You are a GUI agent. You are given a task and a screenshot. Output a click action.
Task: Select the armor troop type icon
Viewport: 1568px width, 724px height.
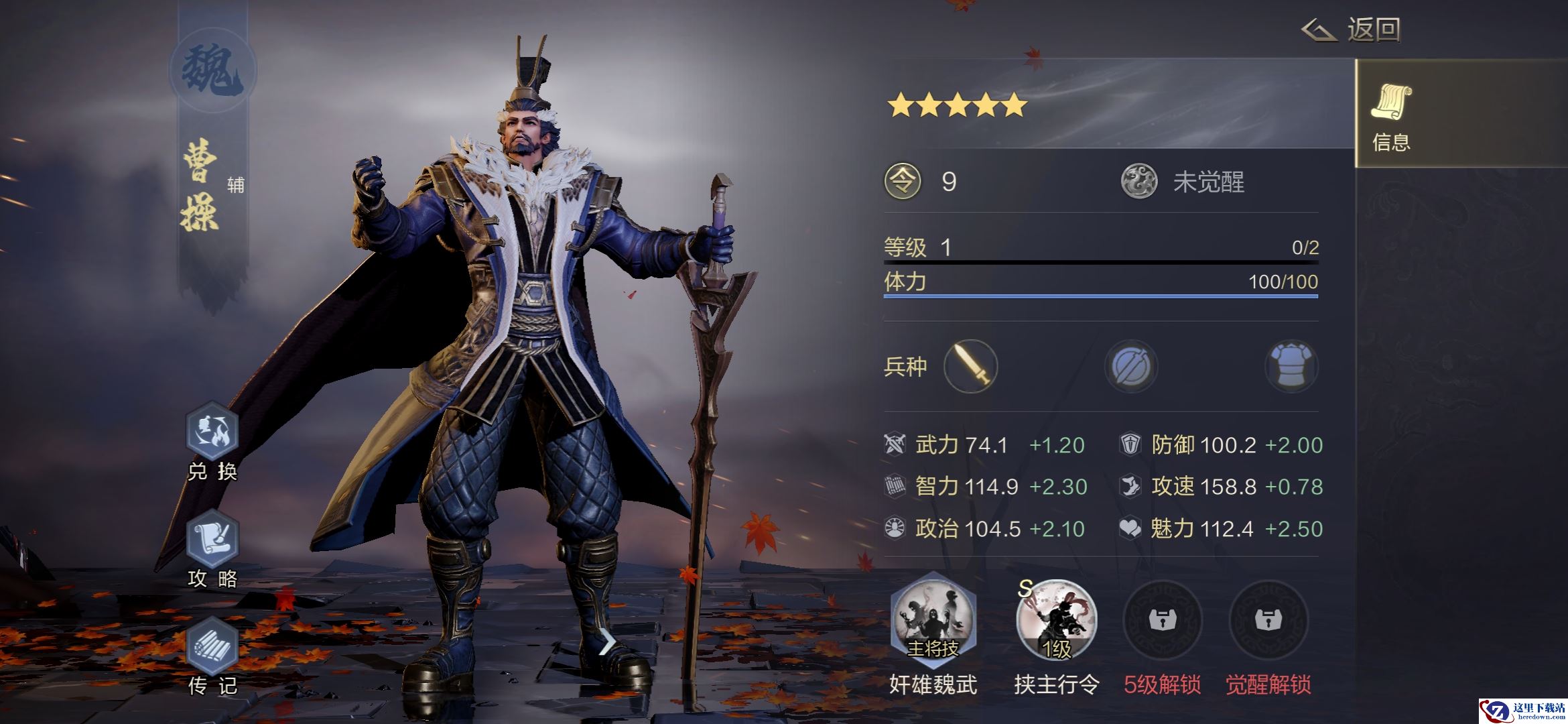(1291, 366)
